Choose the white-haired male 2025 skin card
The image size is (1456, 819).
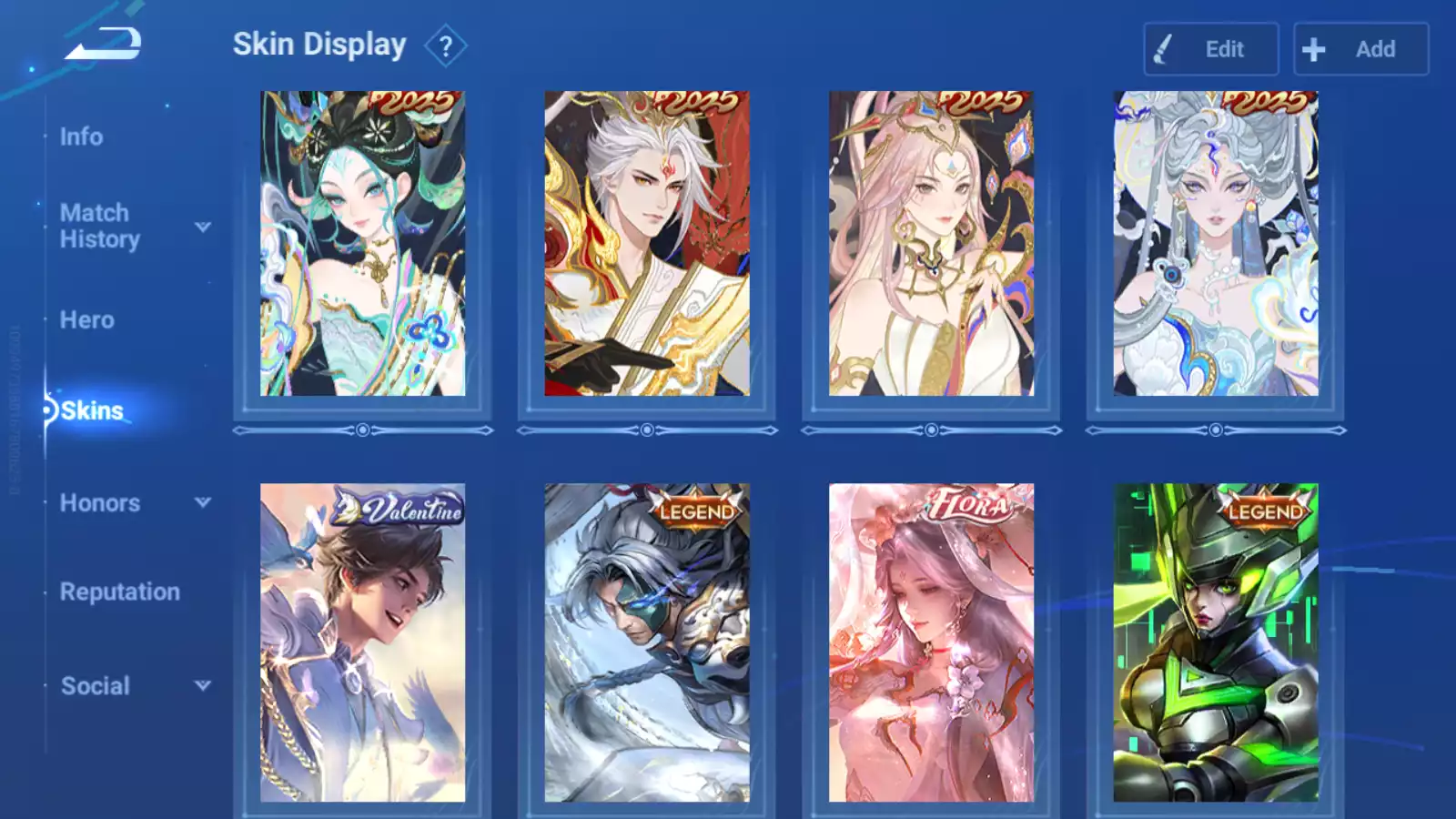[647, 243]
